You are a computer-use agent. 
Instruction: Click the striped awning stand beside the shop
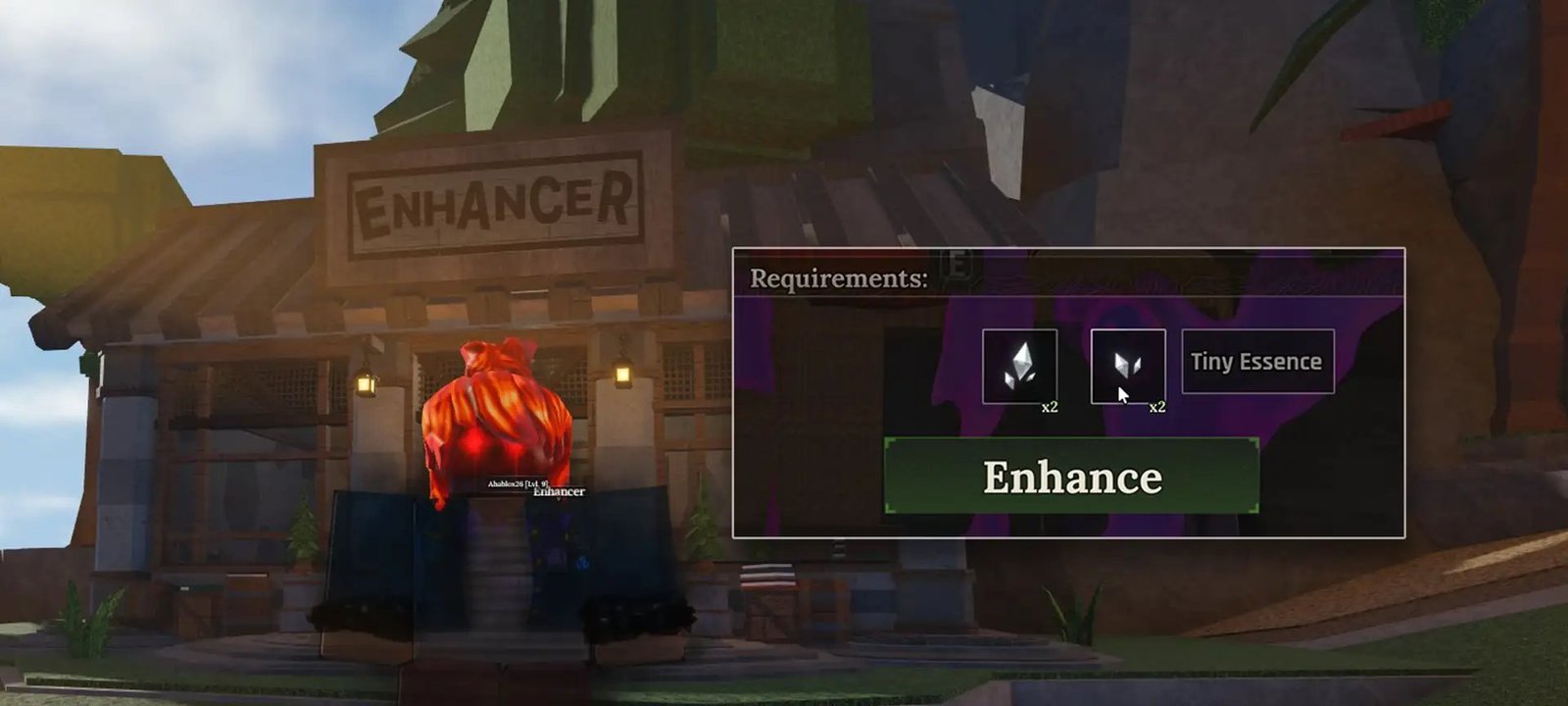[768, 574]
